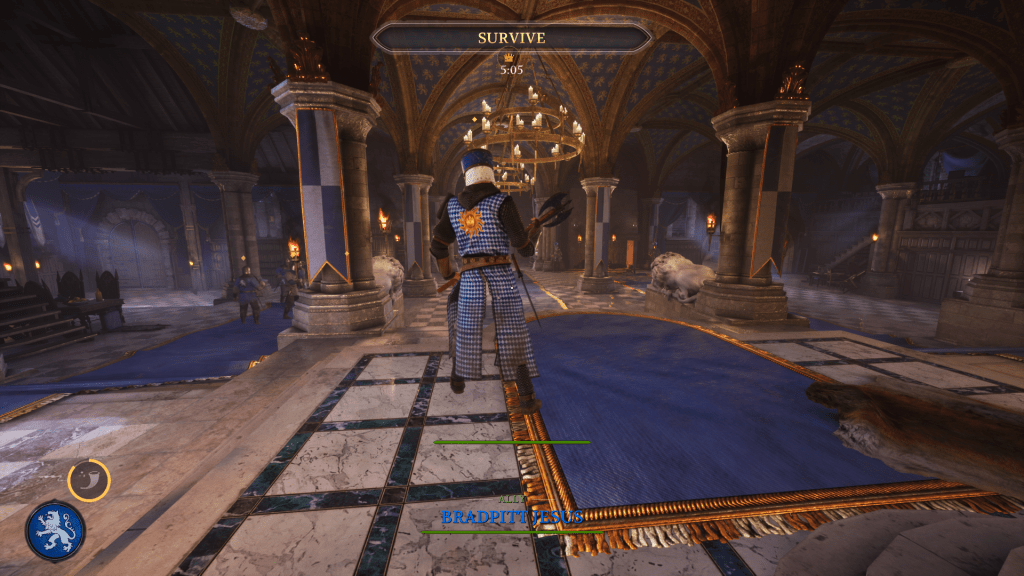Activate the war horn ability icon

coord(89,480)
